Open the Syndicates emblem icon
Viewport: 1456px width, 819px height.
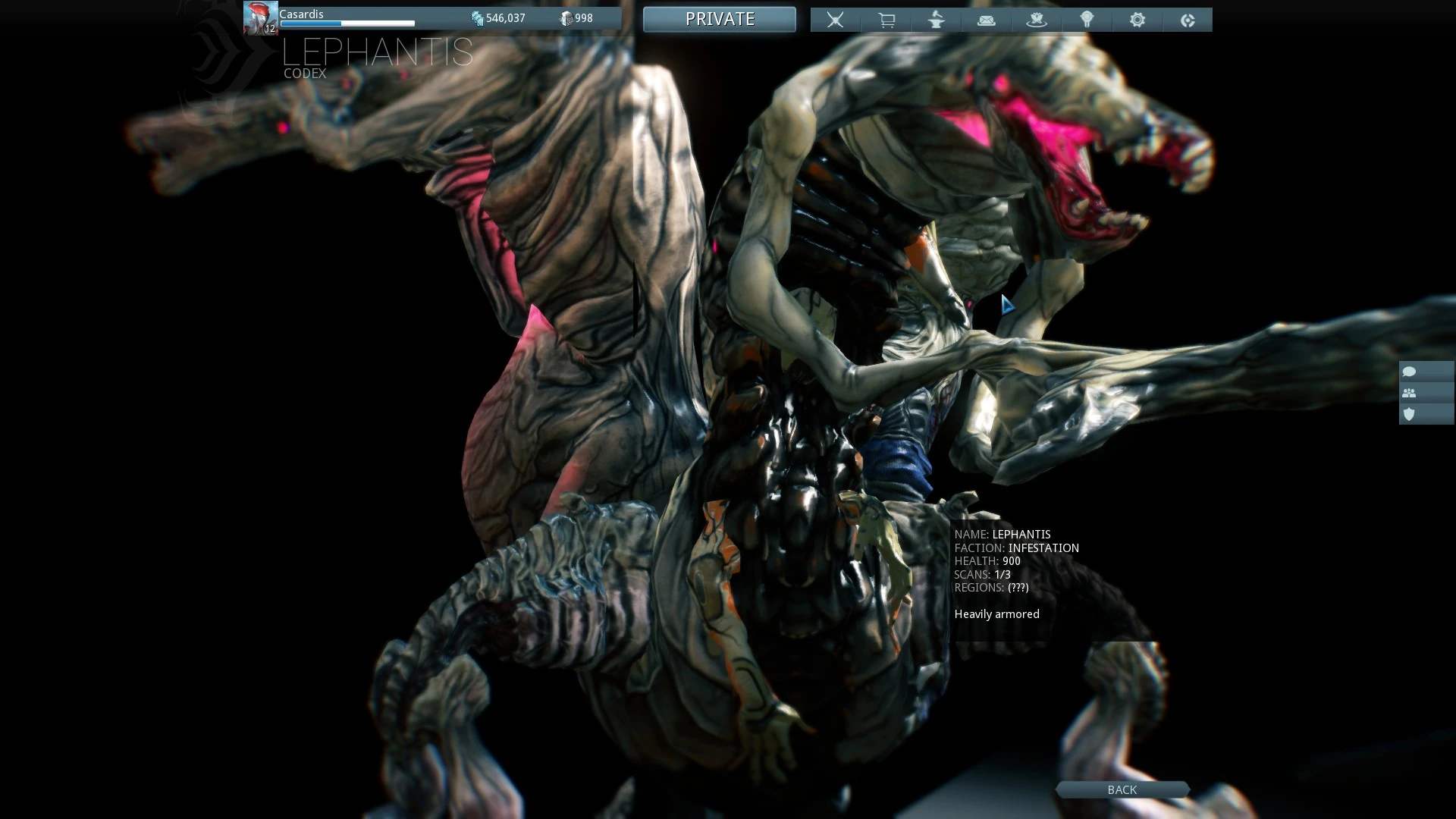(x=1086, y=20)
